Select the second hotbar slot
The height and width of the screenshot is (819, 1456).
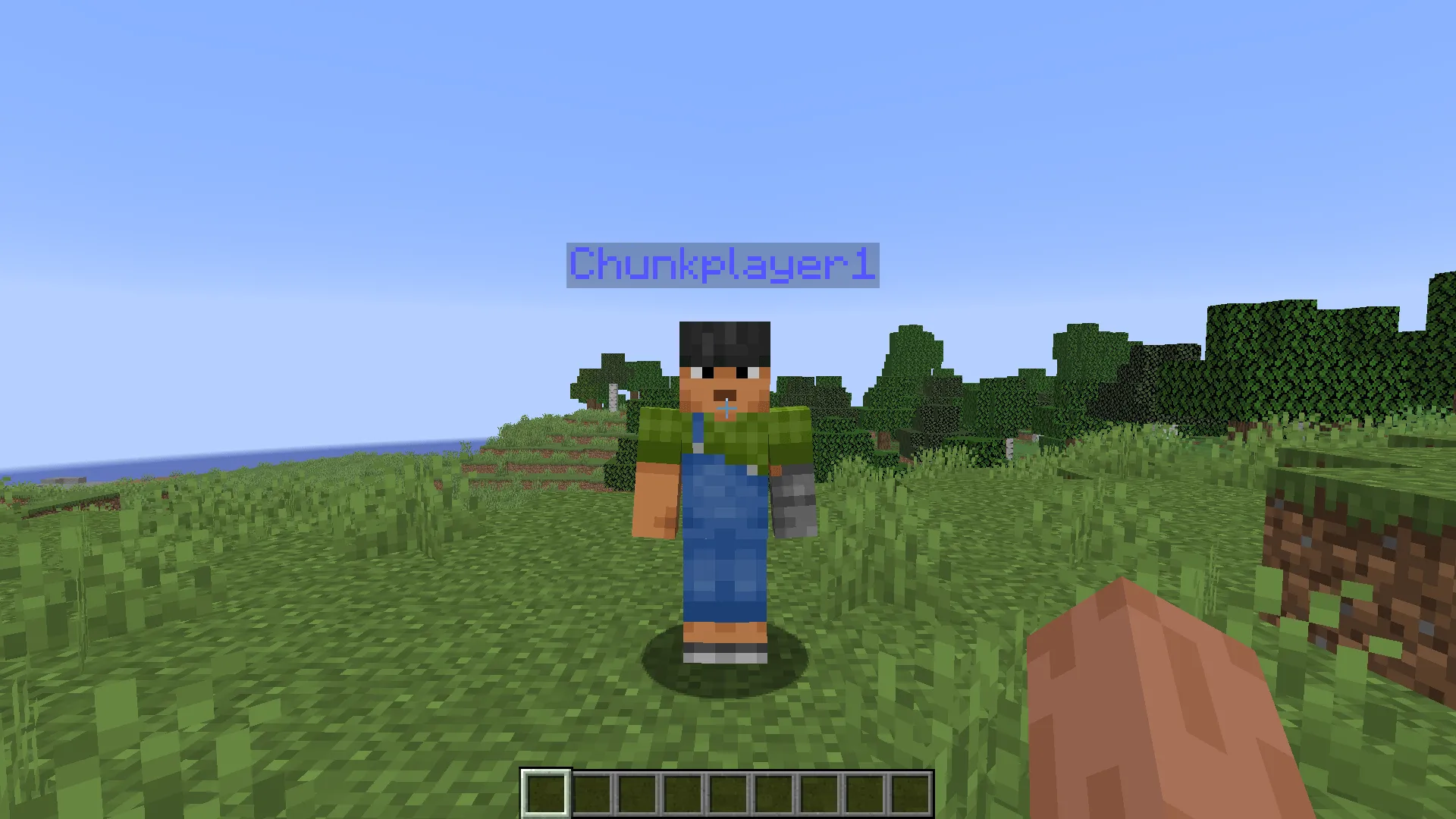click(x=591, y=794)
